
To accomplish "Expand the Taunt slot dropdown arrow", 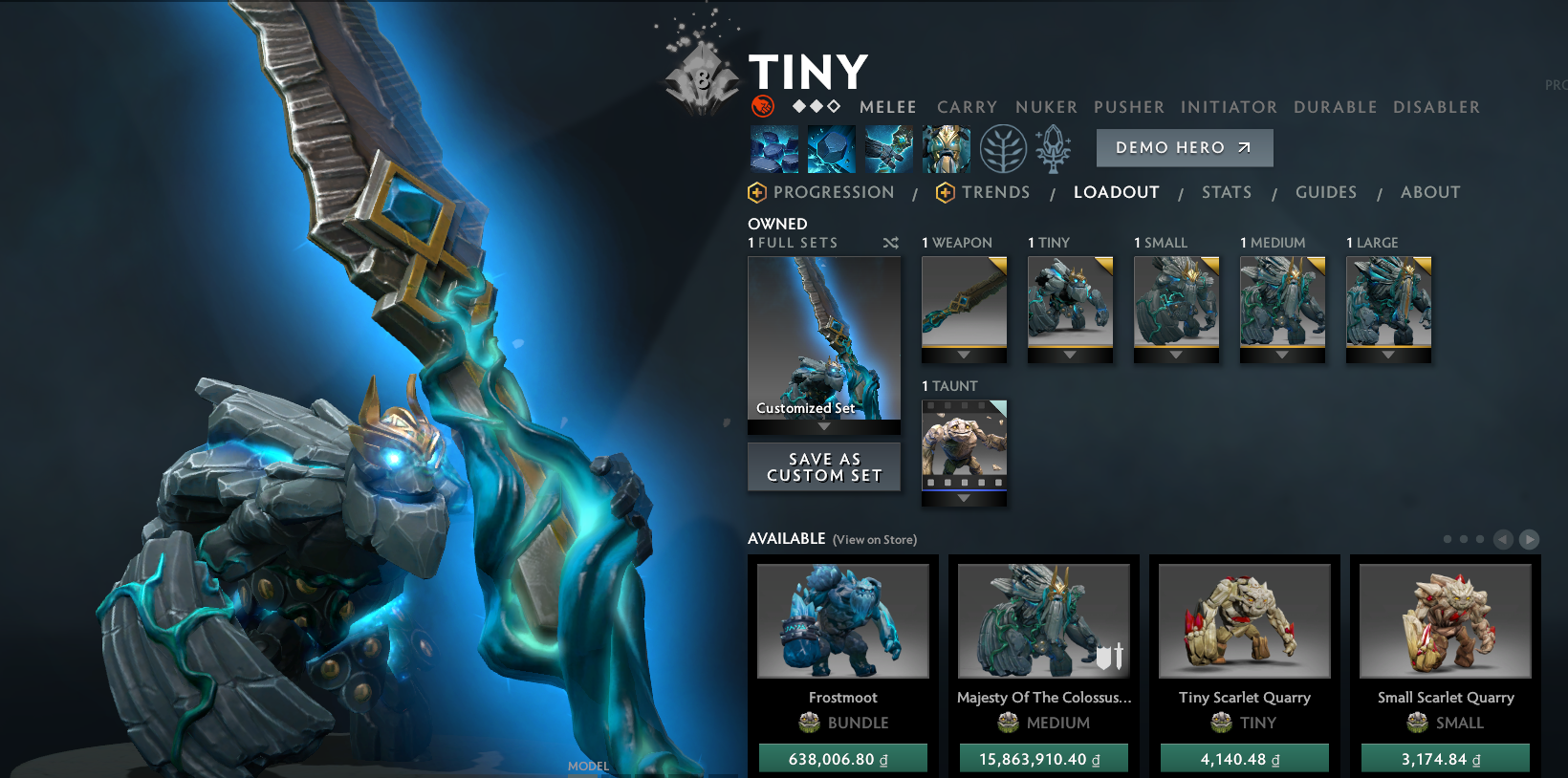I will (963, 496).
